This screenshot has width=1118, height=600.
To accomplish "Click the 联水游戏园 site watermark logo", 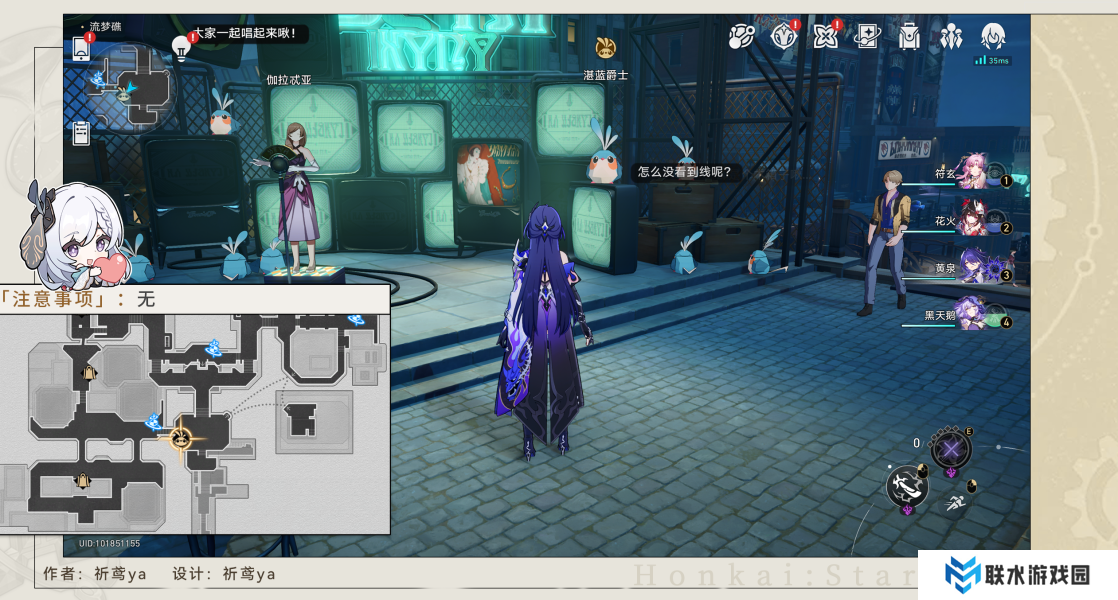I will point(1018,574).
